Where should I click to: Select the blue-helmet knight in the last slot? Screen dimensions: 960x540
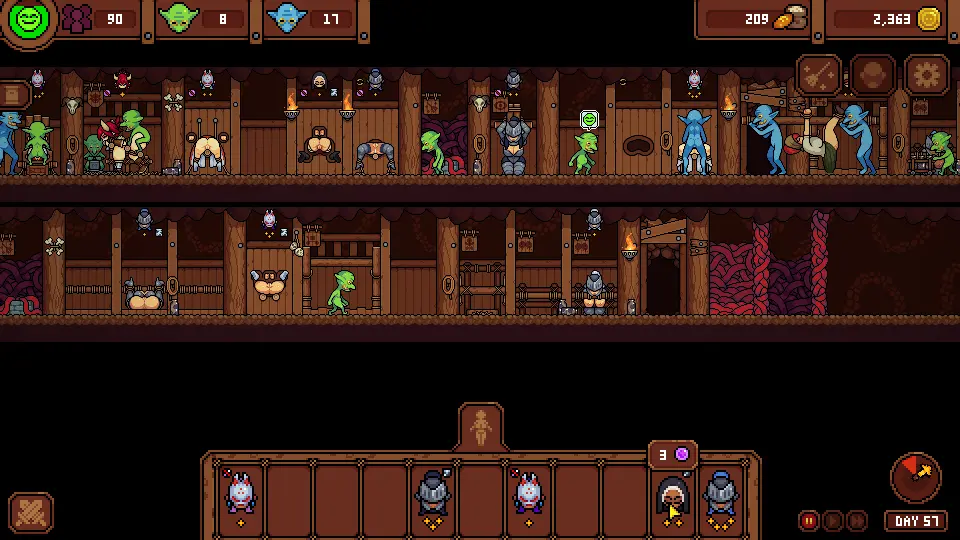pyautogui.click(x=720, y=495)
